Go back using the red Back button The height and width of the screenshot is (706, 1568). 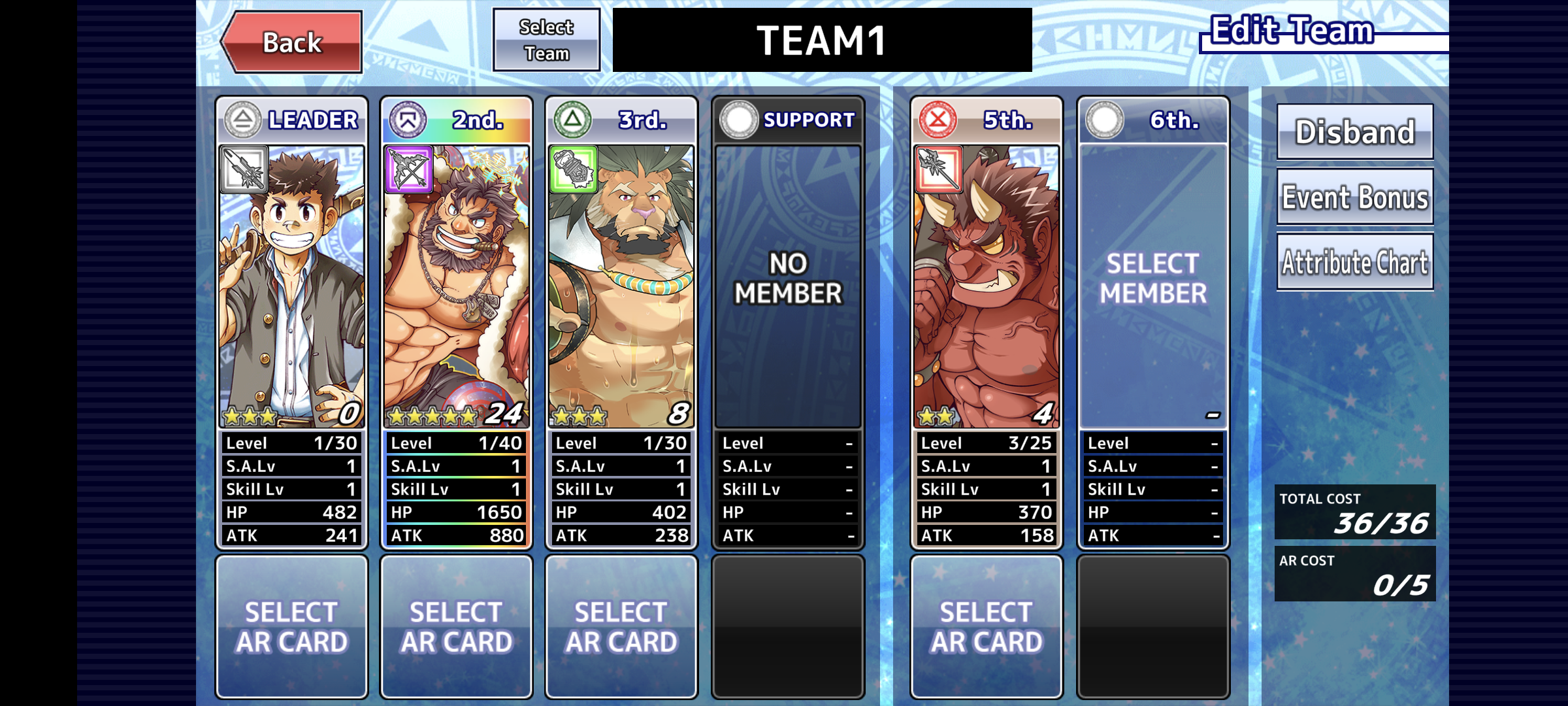click(x=293, y=42)
